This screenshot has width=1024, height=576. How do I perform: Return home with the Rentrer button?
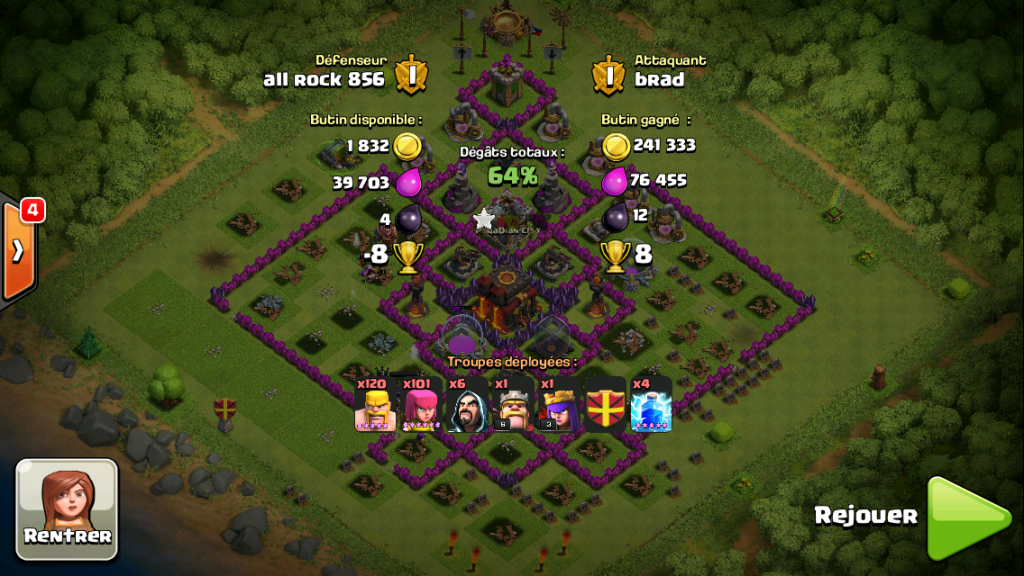[x=67, y=508]
